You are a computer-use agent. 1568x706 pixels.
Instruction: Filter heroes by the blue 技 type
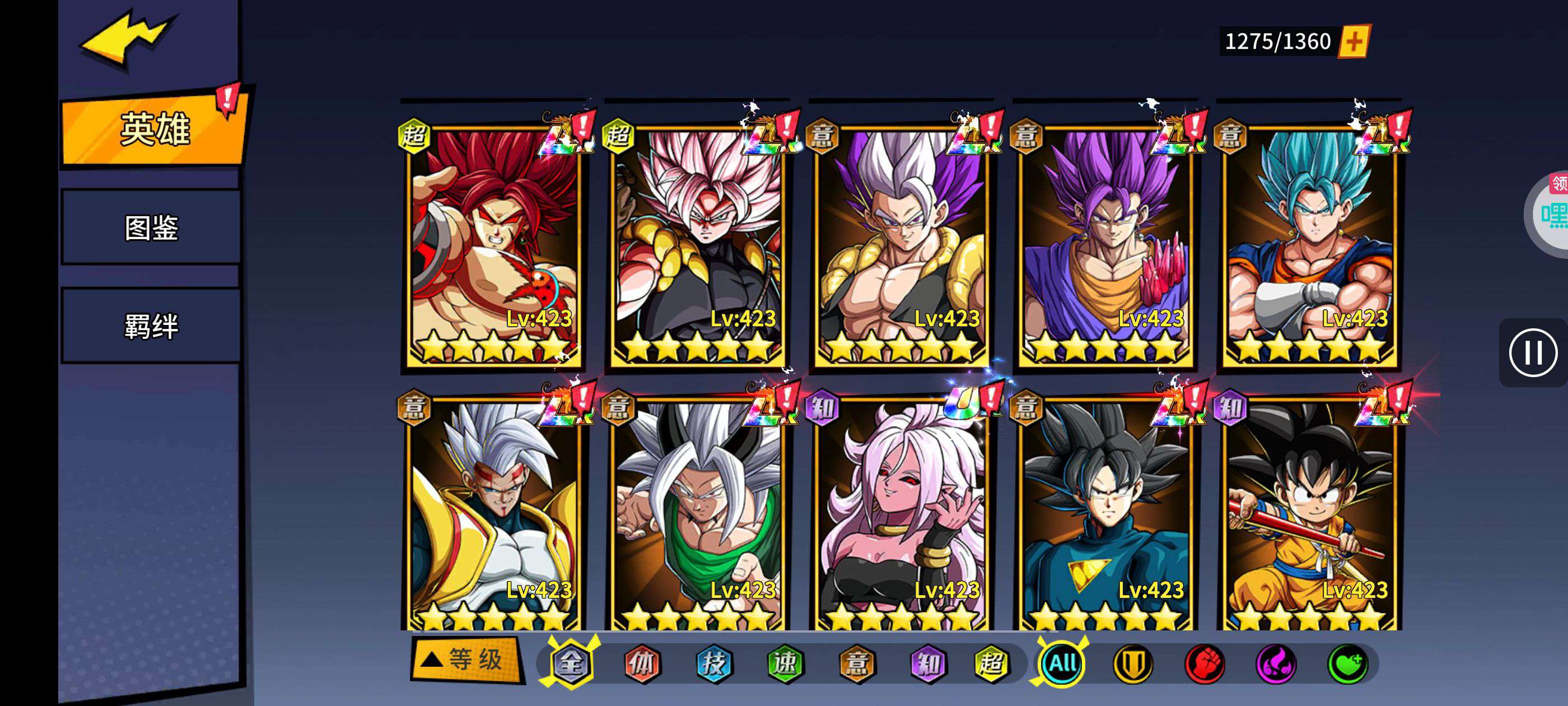713,663
